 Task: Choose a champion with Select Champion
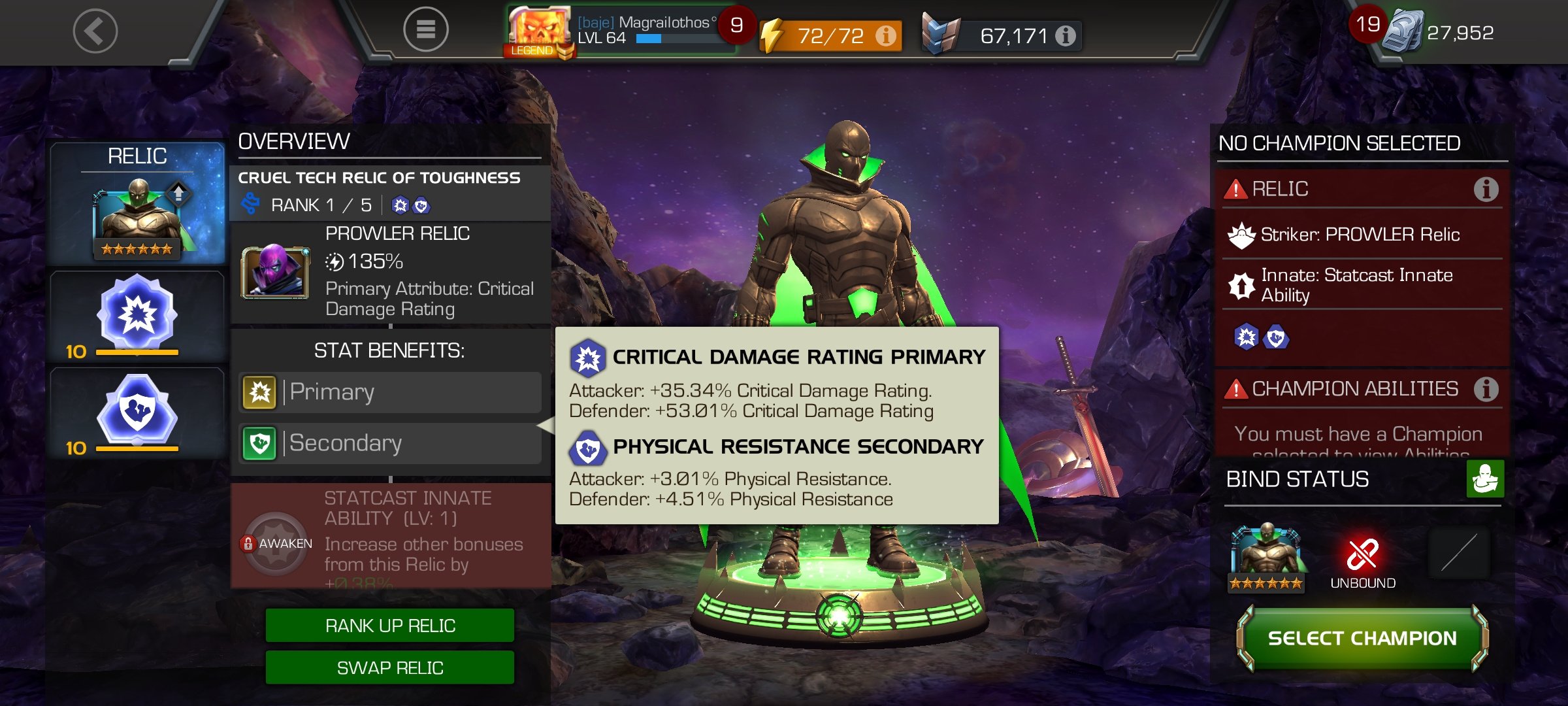(x=1362, y=638)
